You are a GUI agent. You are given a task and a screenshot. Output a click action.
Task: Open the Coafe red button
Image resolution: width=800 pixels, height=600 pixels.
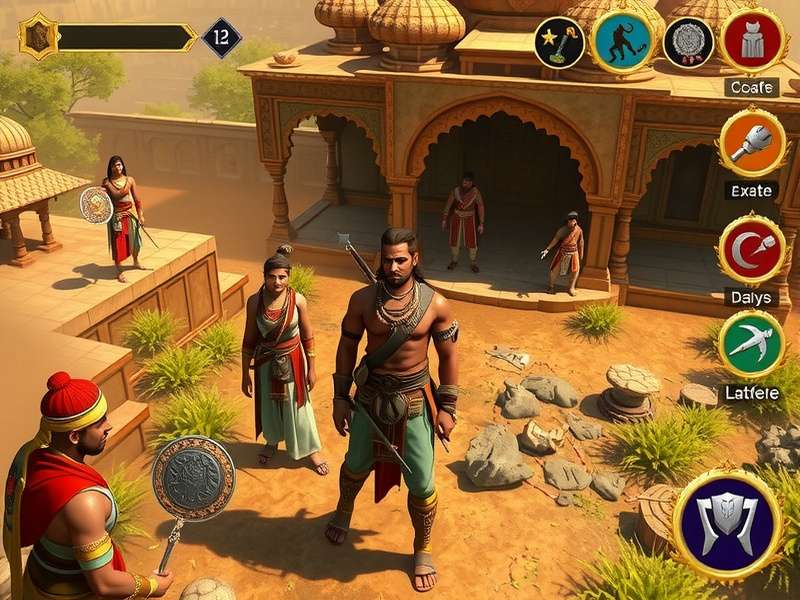tap(752, 41)
